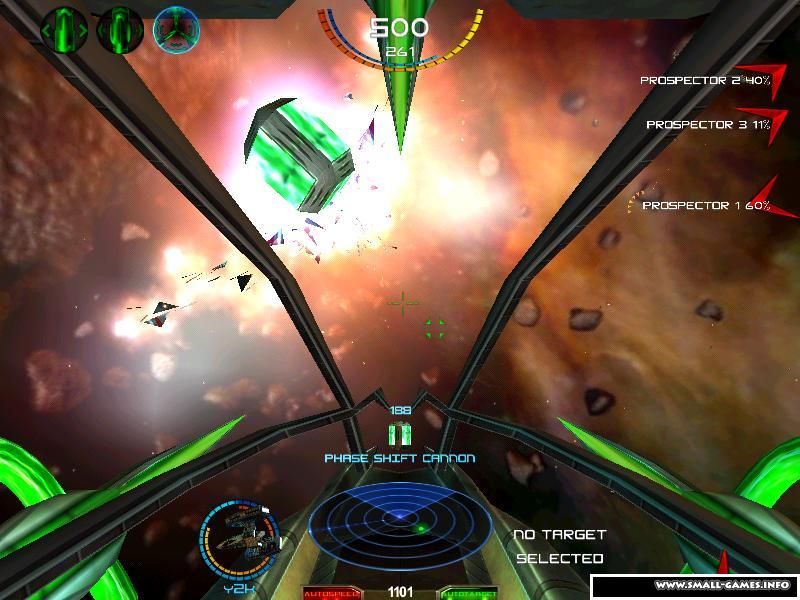The height and width of the screenshot is (600, 800).
Task: Select the first green ship icon with arrows
Action: click(65, 28)
